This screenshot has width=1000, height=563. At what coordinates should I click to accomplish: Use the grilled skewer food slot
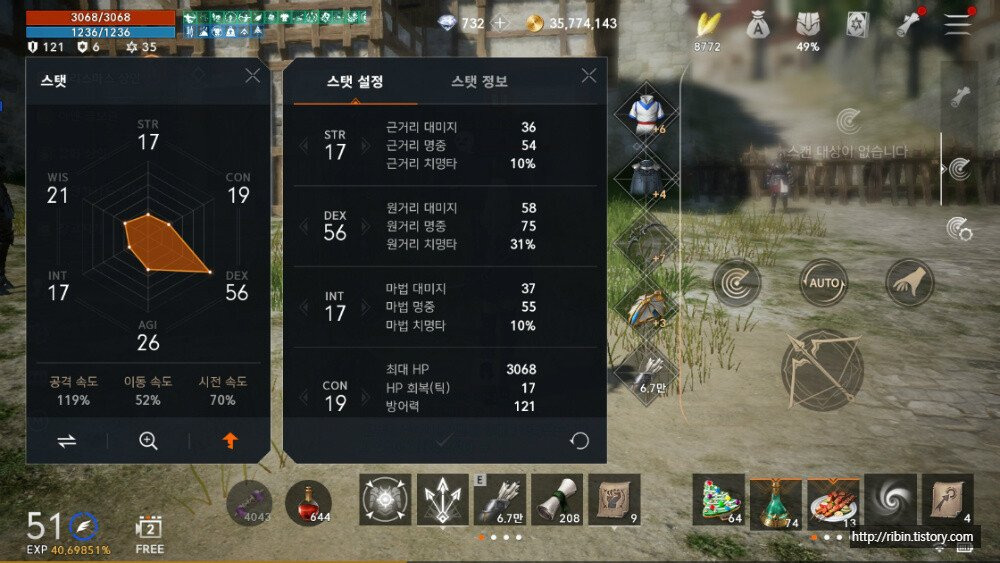[x=833, y=499]
